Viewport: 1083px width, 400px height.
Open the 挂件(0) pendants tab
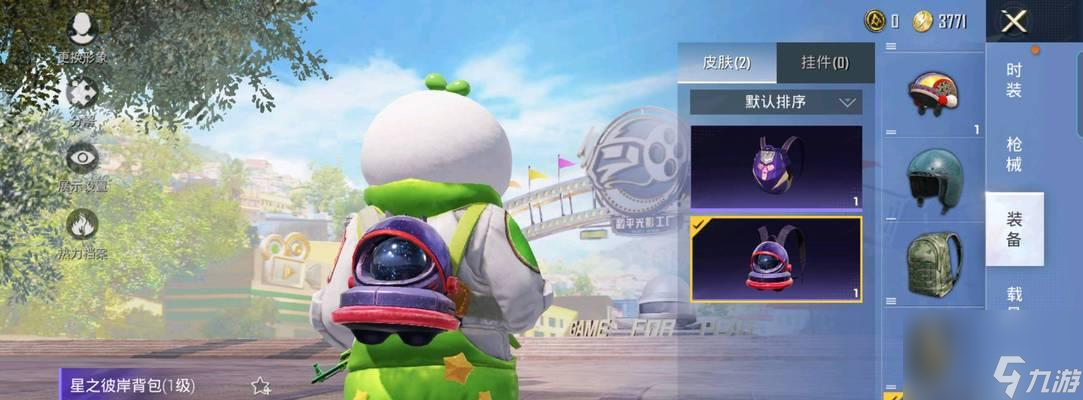825,63
